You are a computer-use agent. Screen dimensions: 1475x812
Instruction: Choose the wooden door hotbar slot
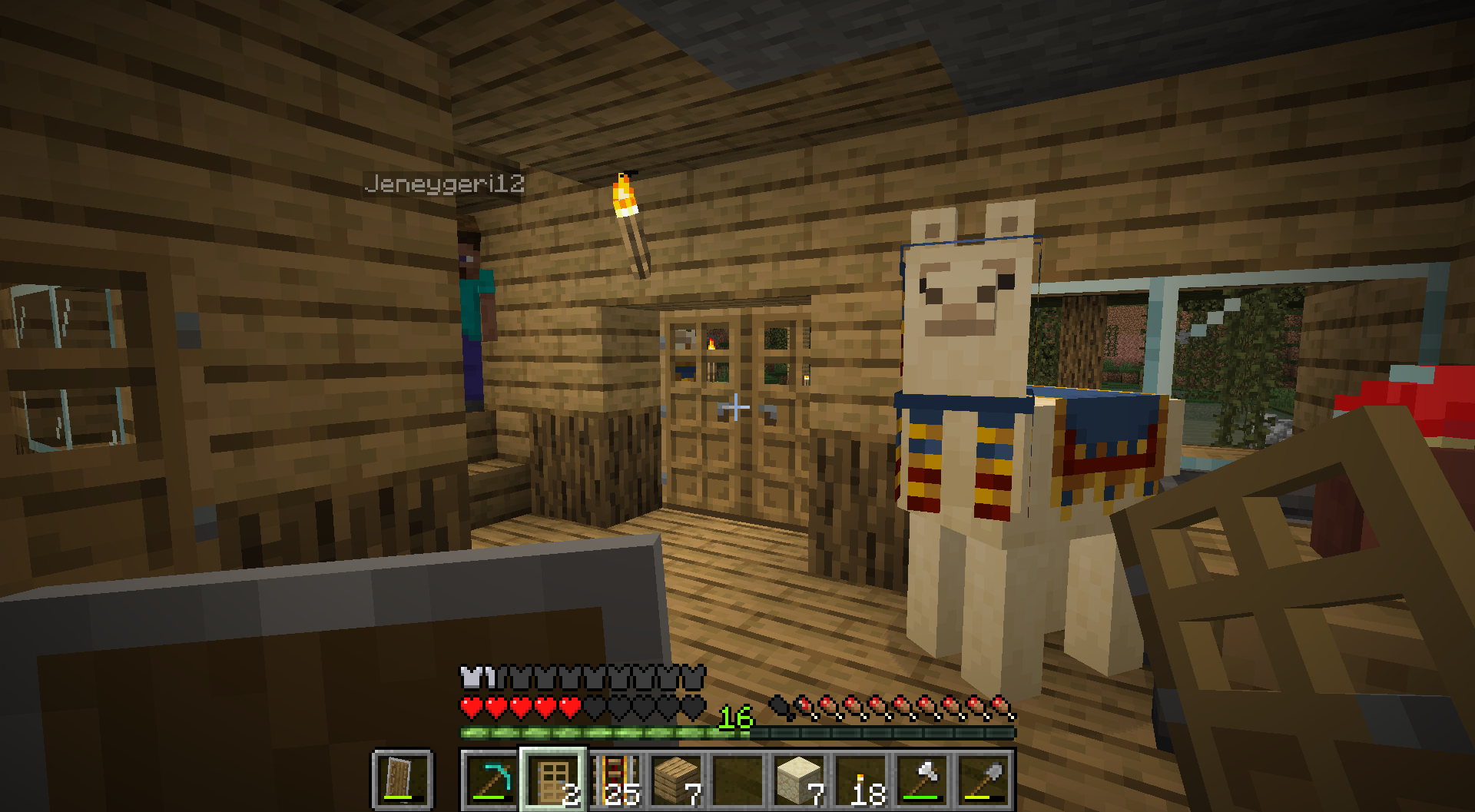point(553,780)
